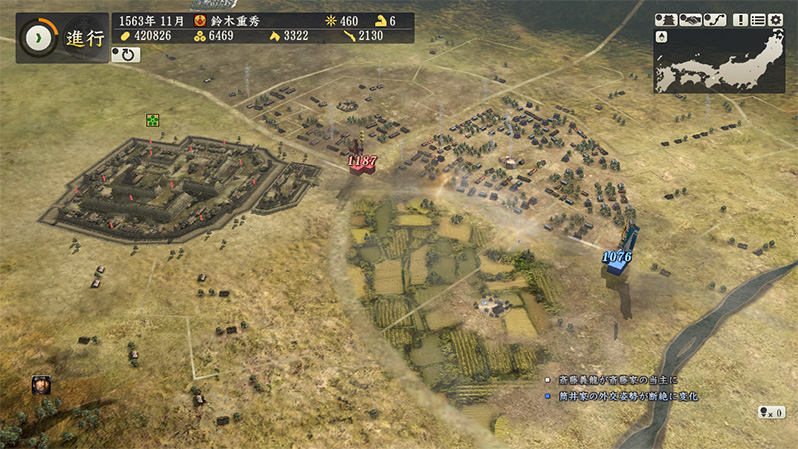Click the lightbulb x0 counter button

pos(771,412)
